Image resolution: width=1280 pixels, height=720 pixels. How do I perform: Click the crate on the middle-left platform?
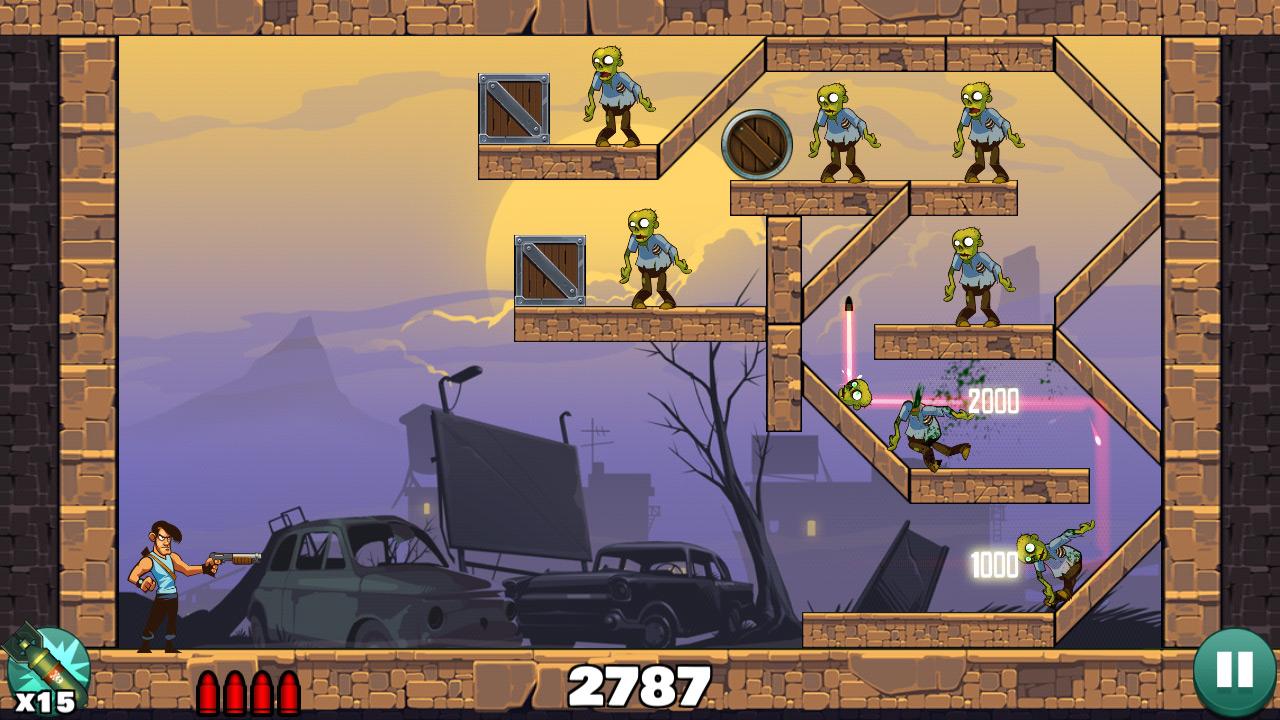(x=548, y=270)
